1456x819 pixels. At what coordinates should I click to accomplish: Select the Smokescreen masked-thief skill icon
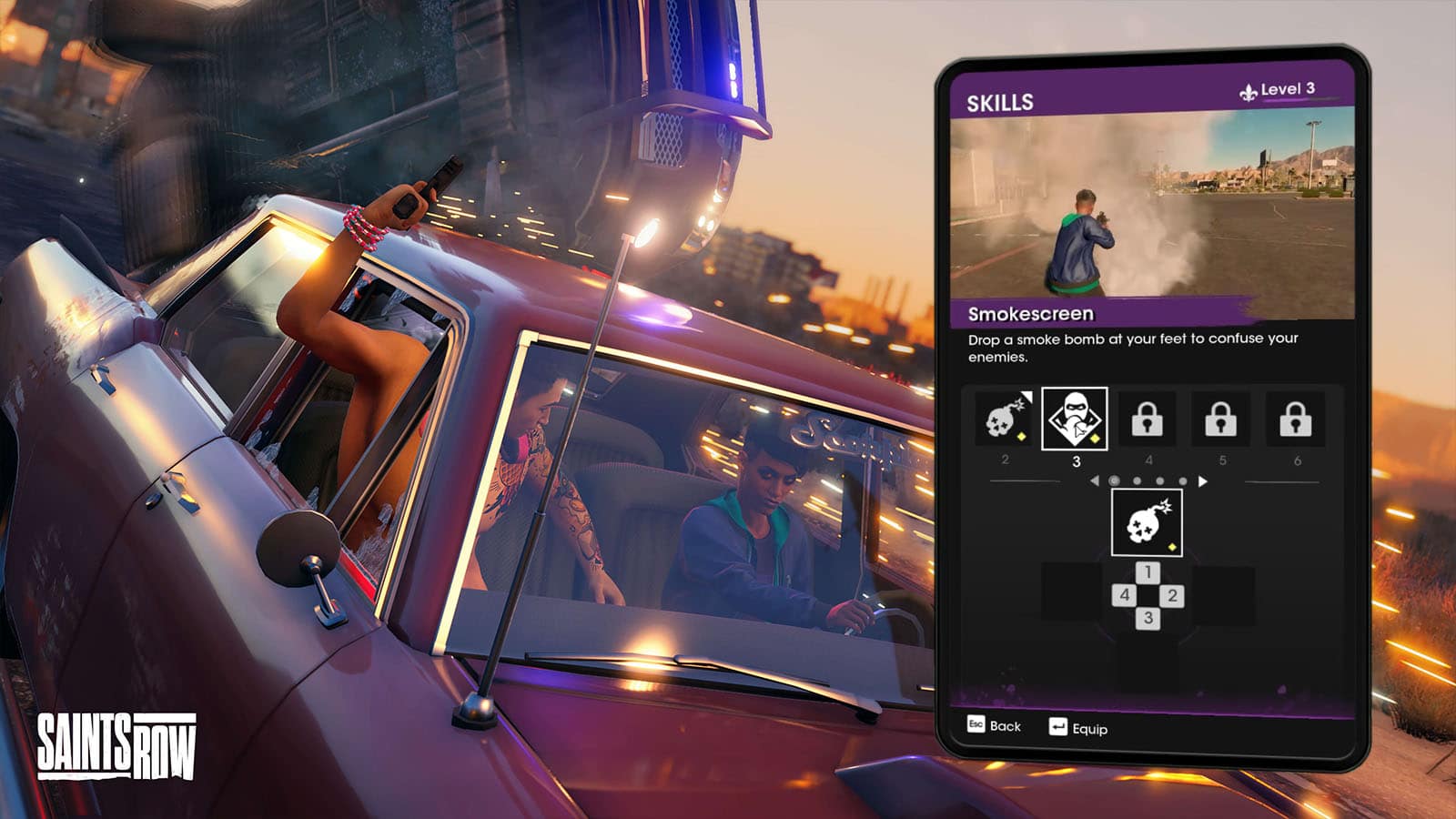coord(1074,420)
